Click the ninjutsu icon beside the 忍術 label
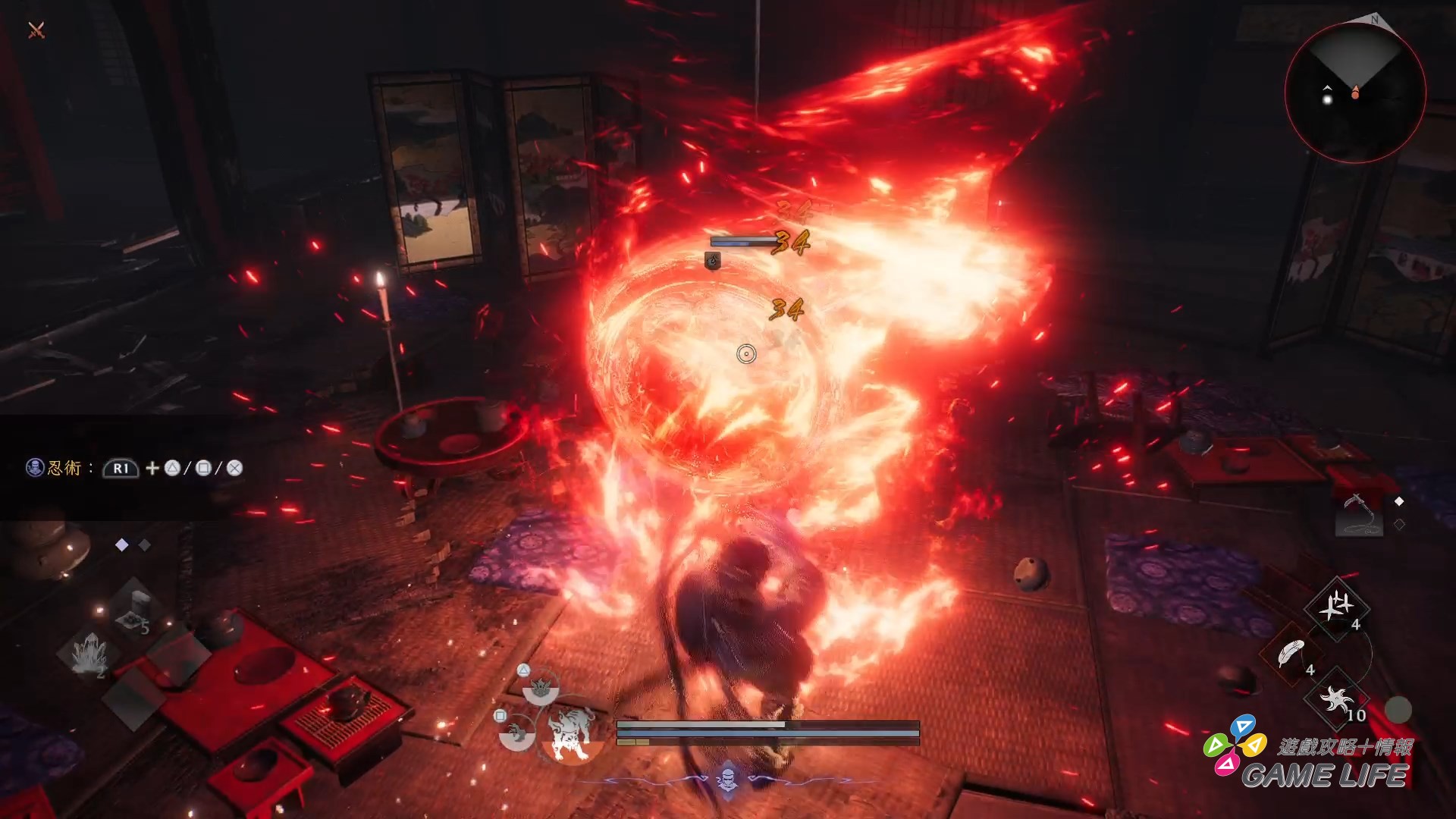This screenshot has width=1456, height=819. coord(33,468)
